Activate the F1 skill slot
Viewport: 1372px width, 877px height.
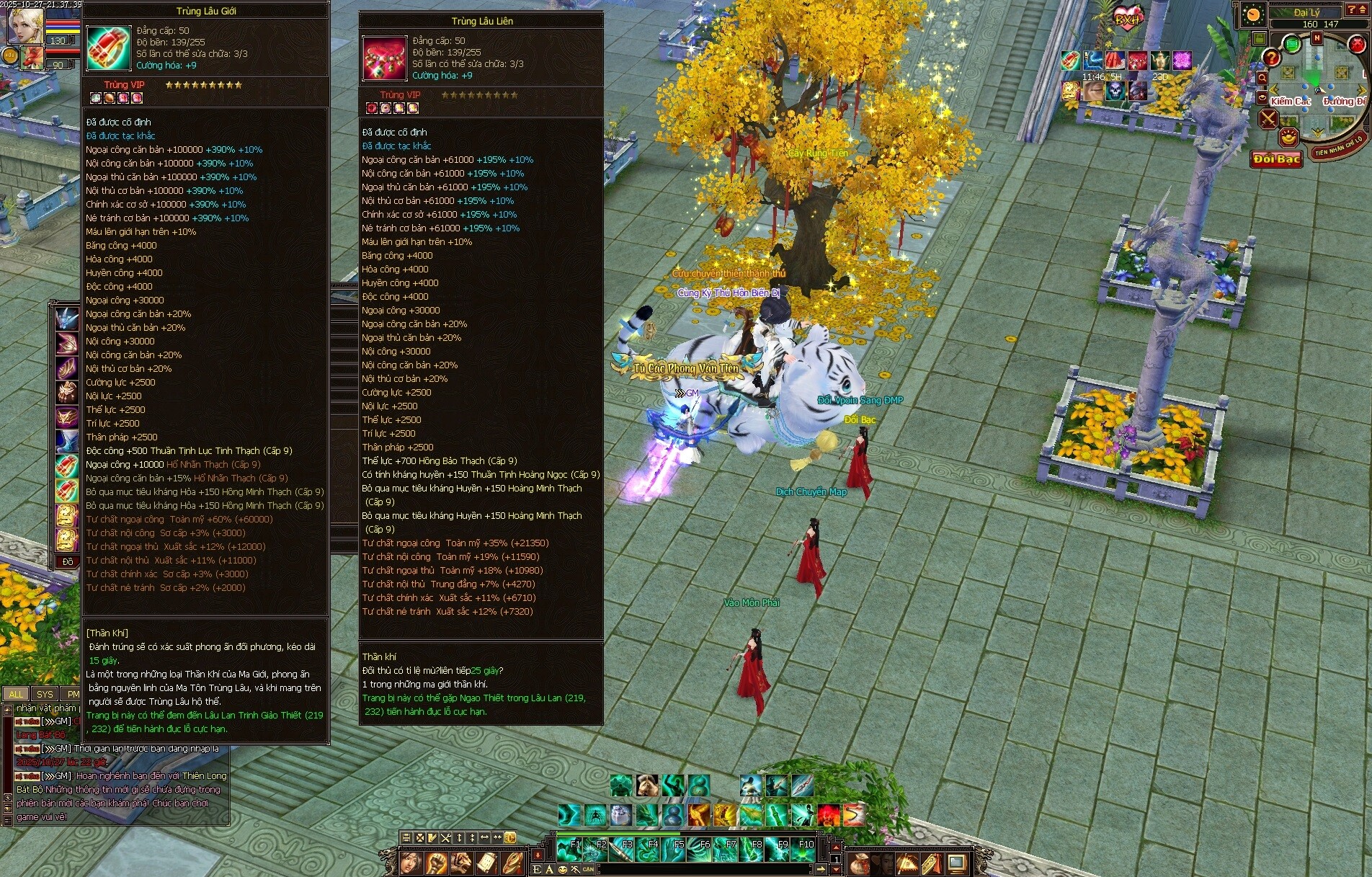(x=569, y=850)
